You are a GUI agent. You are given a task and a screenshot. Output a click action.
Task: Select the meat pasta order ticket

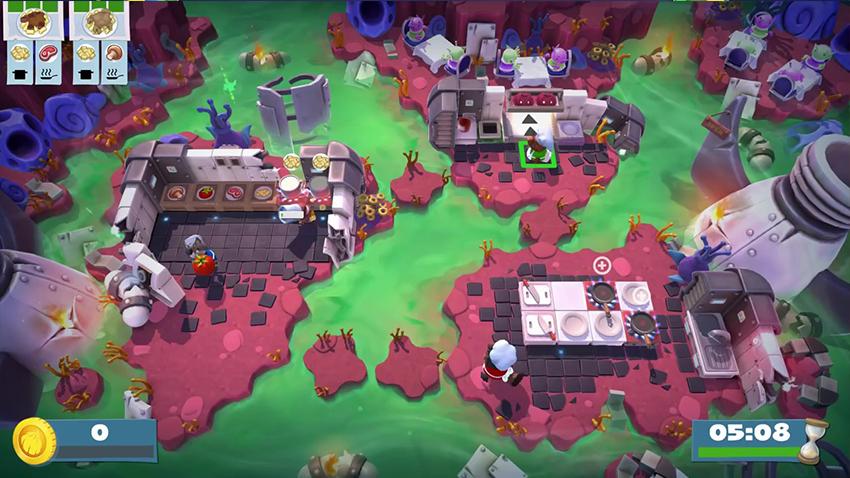pos(34,21)
